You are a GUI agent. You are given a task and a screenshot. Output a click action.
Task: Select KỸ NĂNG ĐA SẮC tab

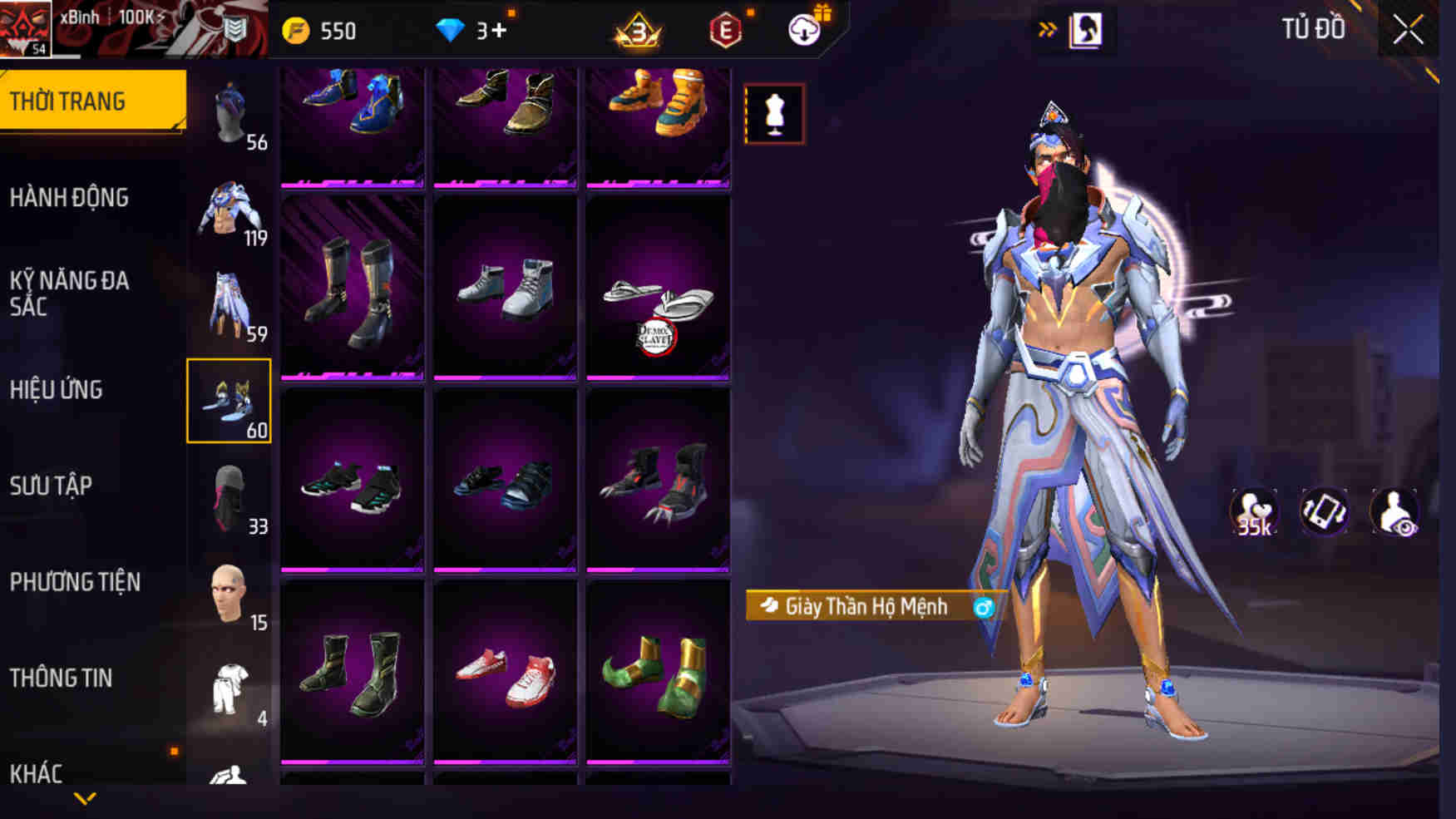70,293
